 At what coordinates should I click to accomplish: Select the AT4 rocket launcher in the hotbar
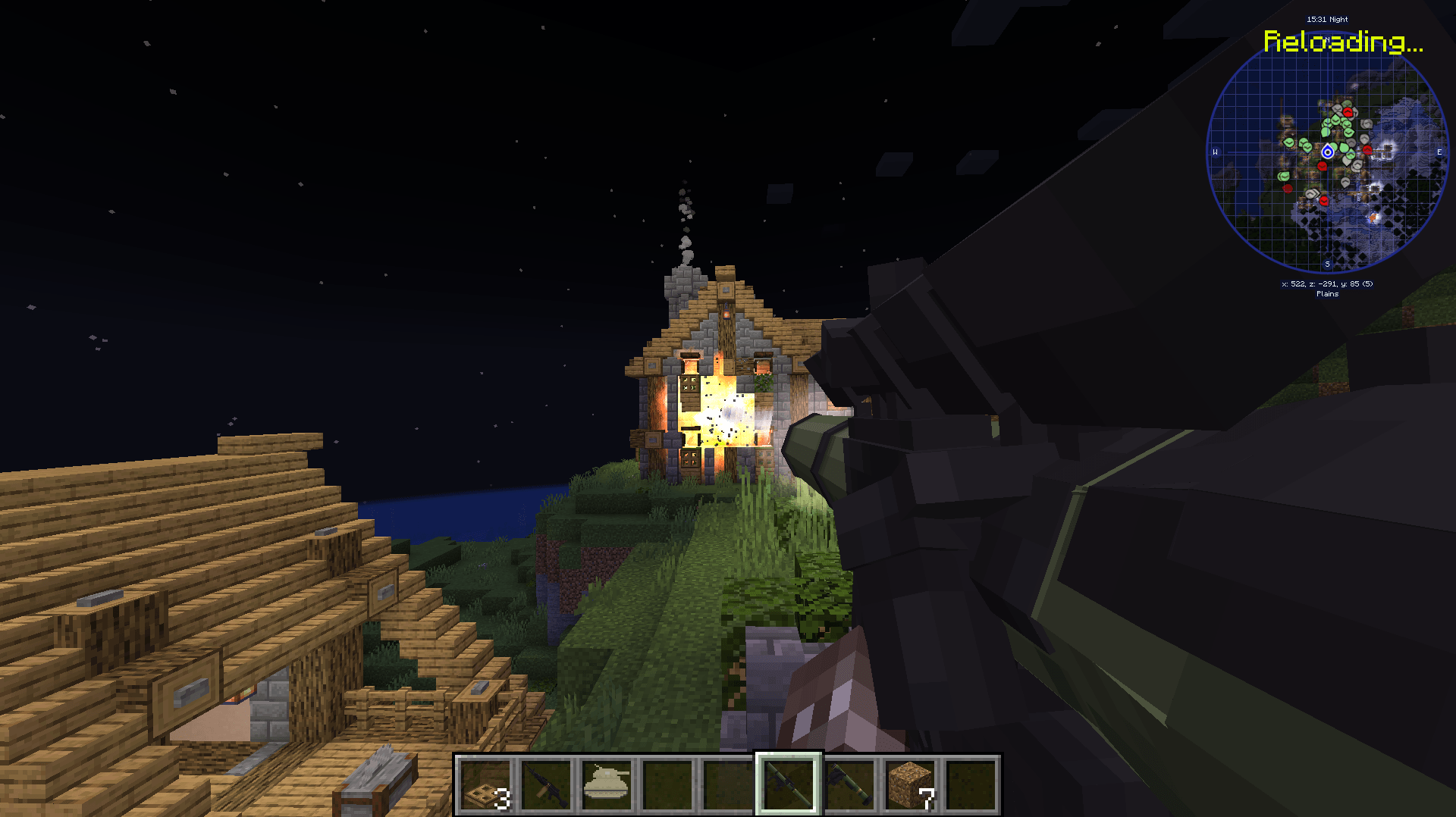851,787
